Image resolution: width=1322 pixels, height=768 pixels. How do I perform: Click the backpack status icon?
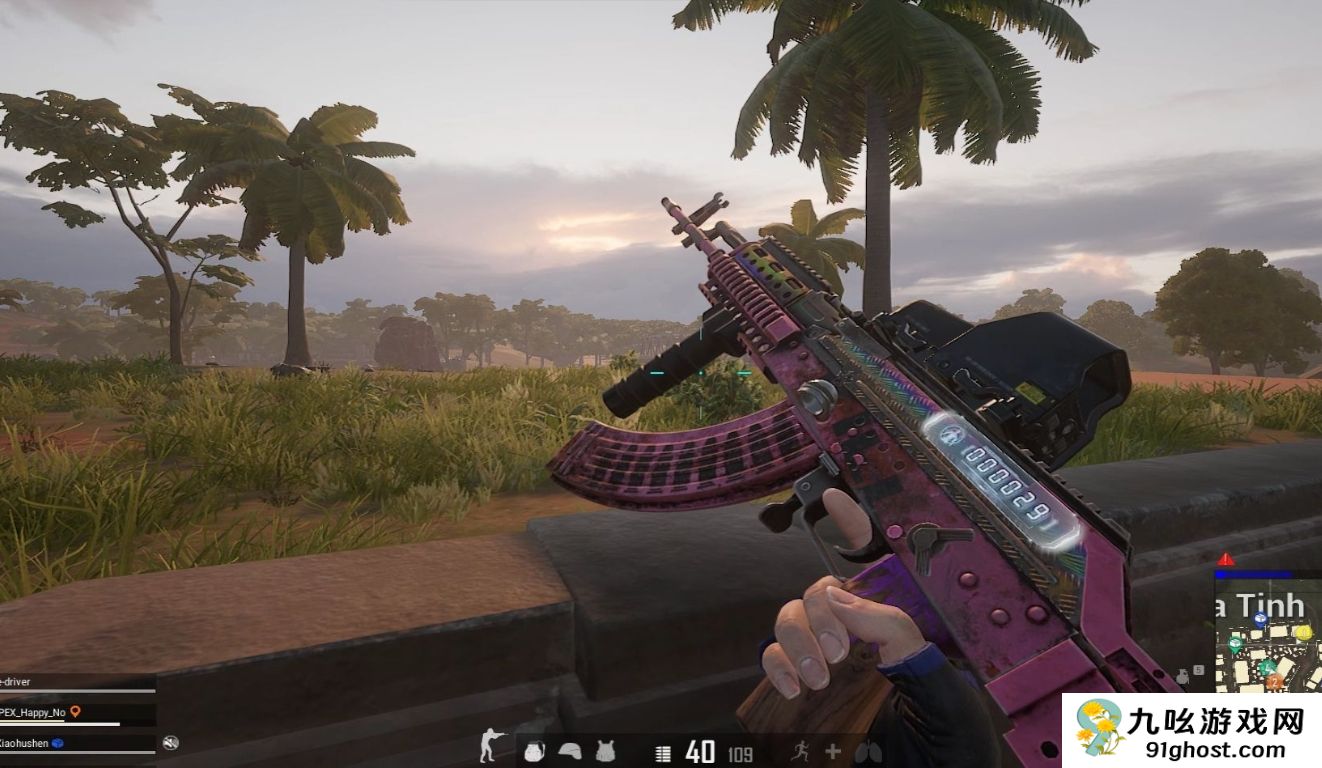[535, 751]
